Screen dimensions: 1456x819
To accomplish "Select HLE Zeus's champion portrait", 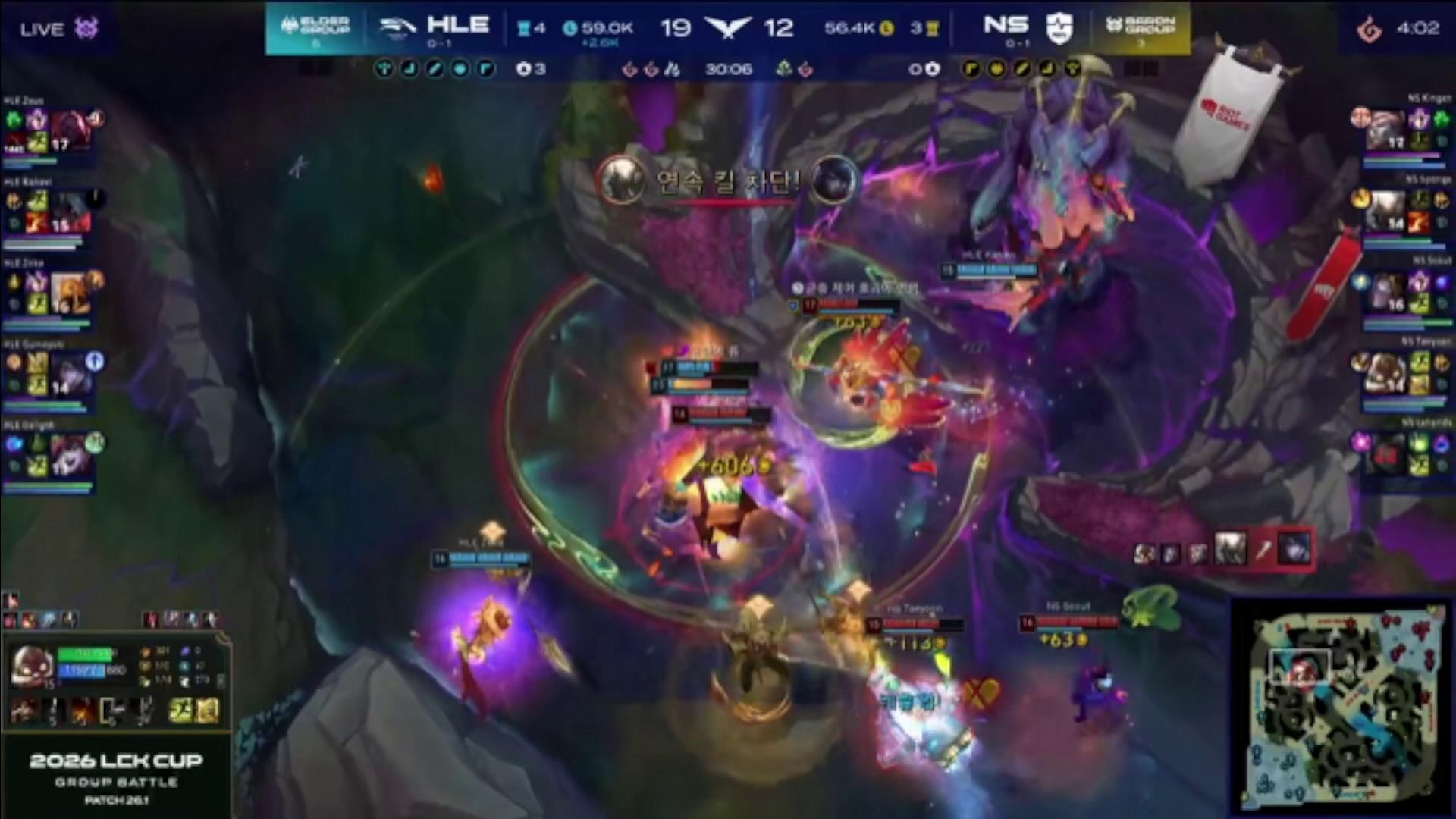I will 71,130.
